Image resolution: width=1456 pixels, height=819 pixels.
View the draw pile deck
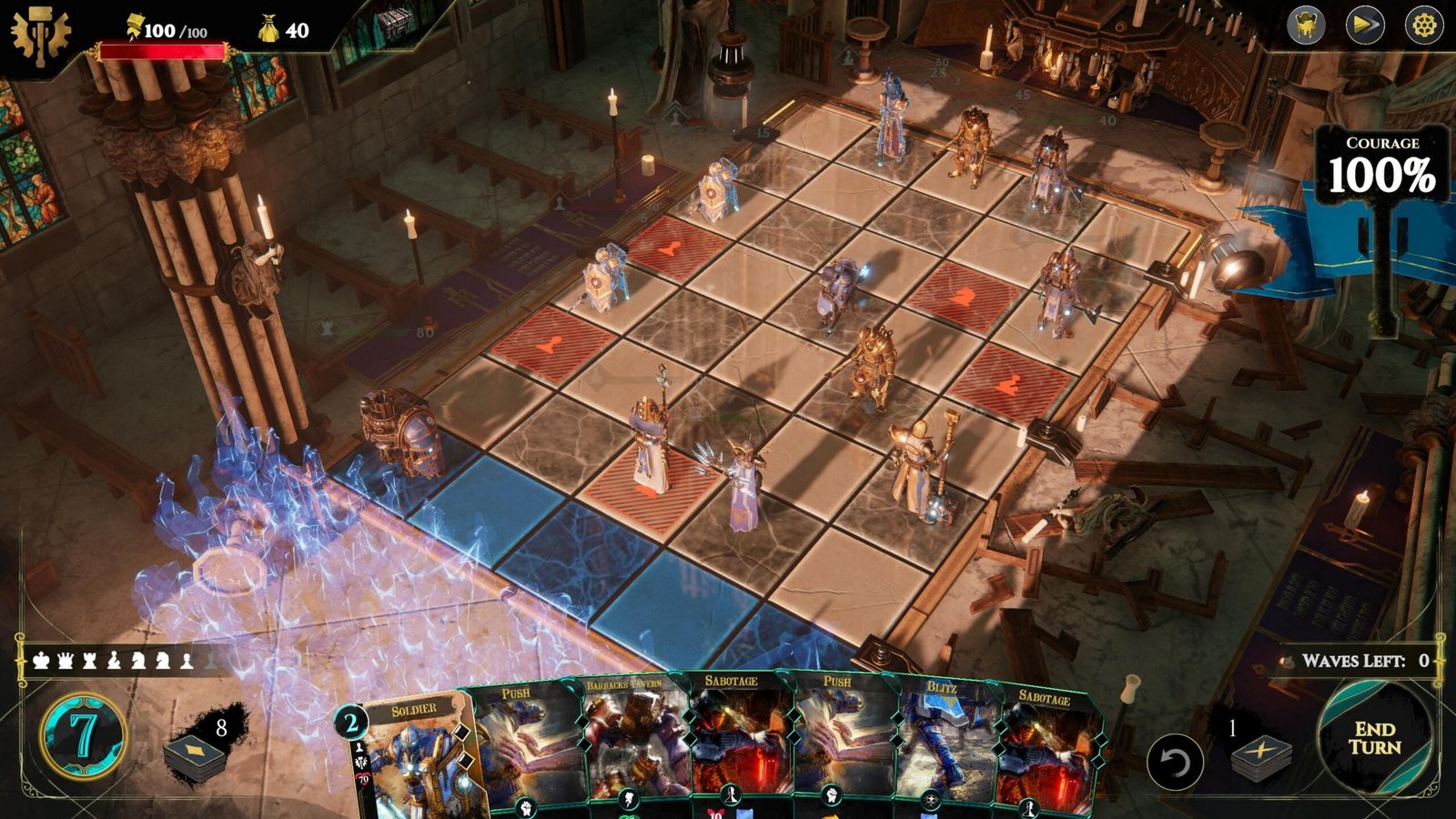click(196, 755)
